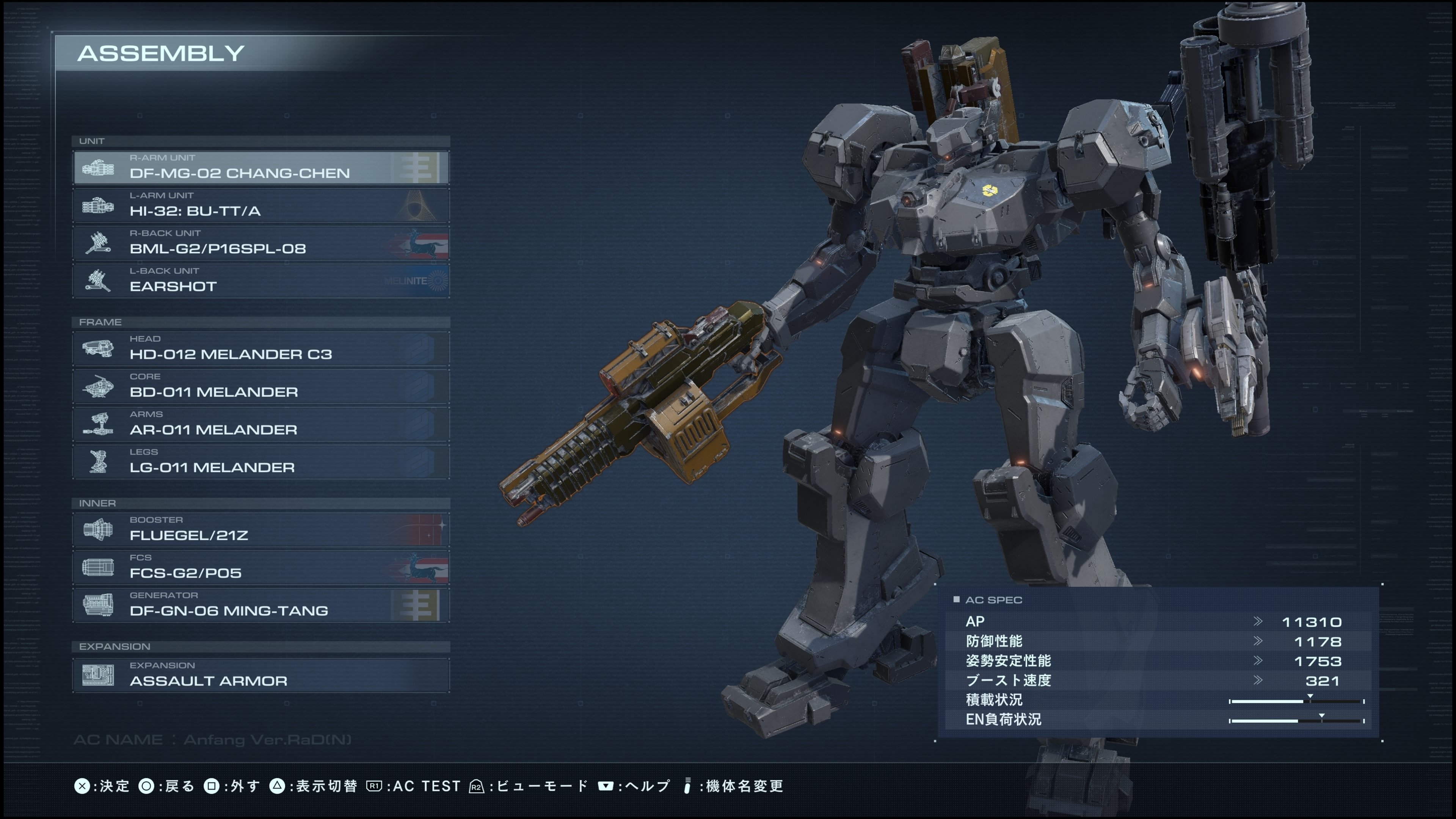The image size is (1456, 819).
Task: Select the BOOSTER FLUEGEL/21Z slot
Action: coord(260,530)
